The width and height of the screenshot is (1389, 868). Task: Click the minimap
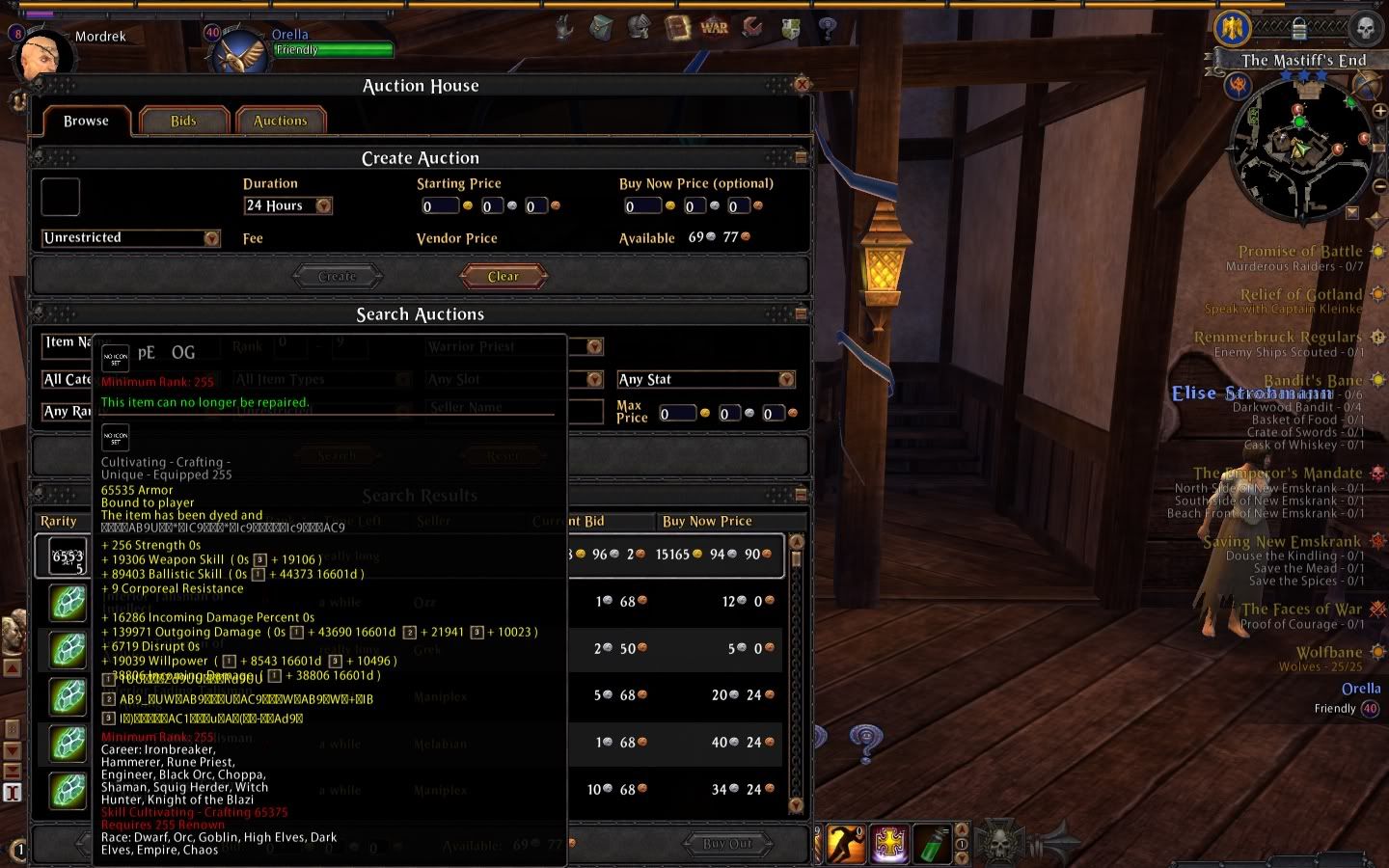click(x=1302, y=149)
